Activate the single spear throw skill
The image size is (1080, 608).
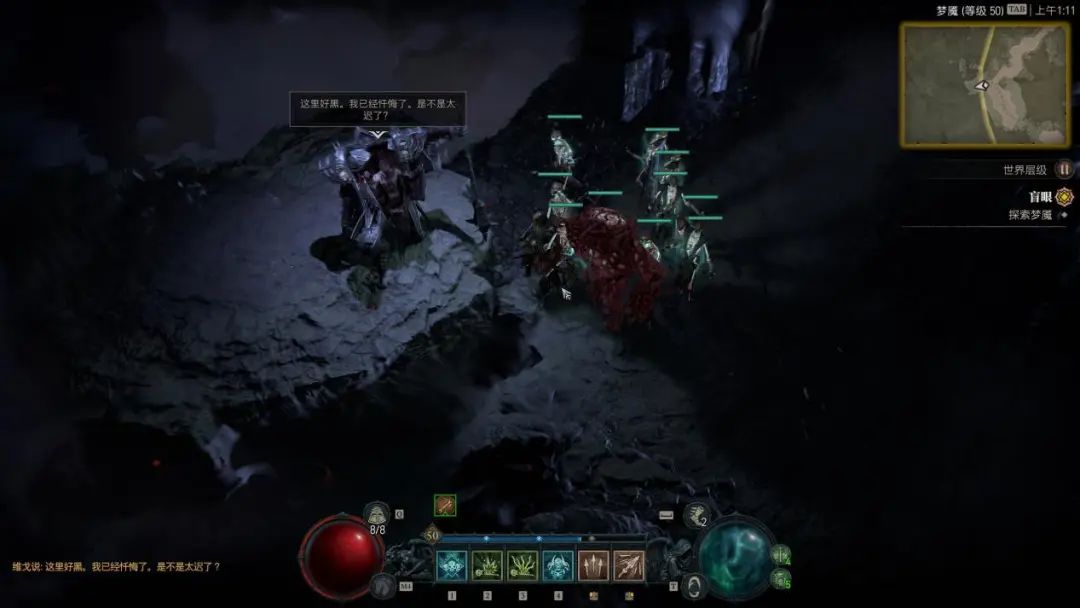(x=629, y=566)
